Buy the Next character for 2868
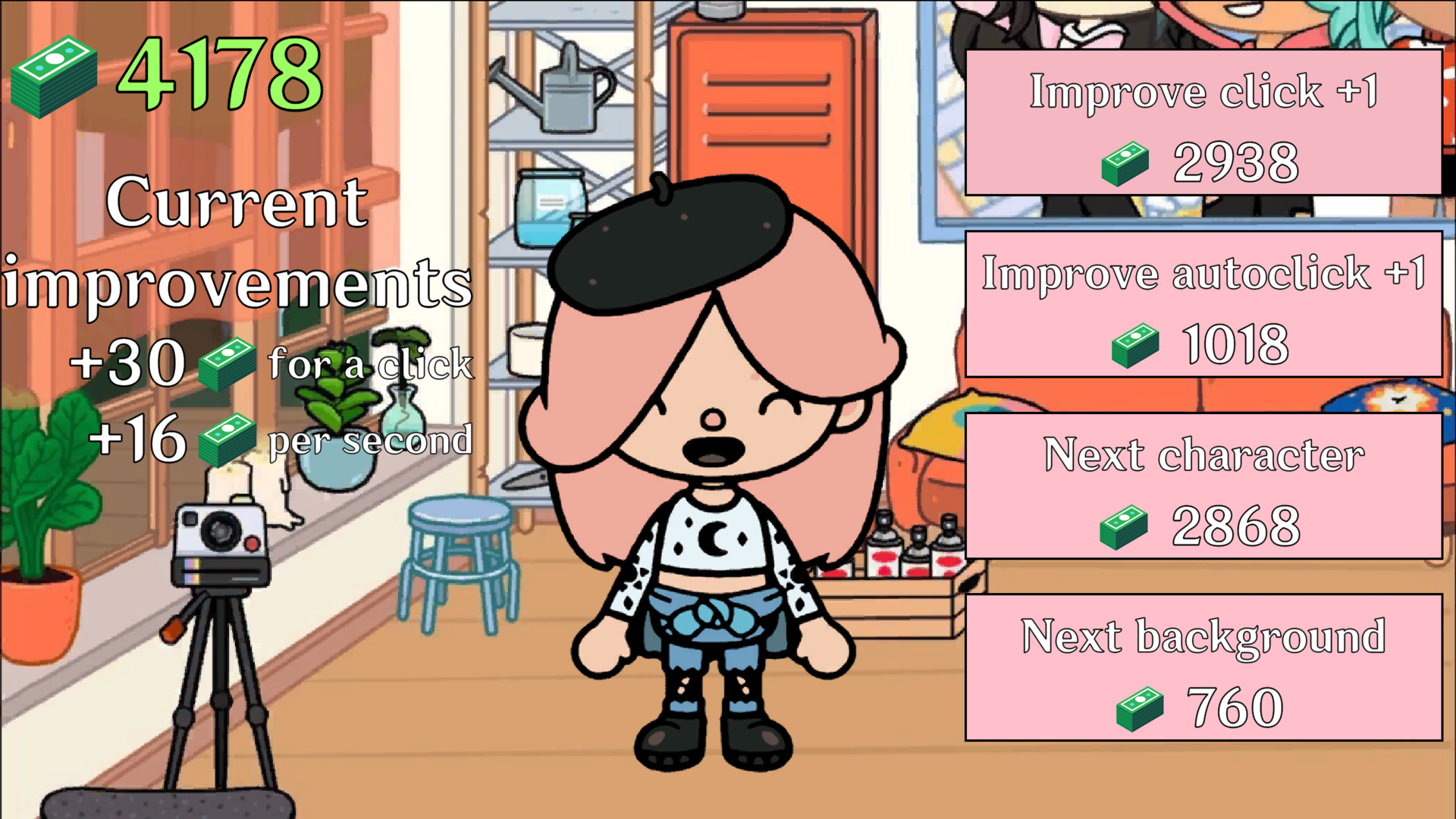 tap(1204, 485)
